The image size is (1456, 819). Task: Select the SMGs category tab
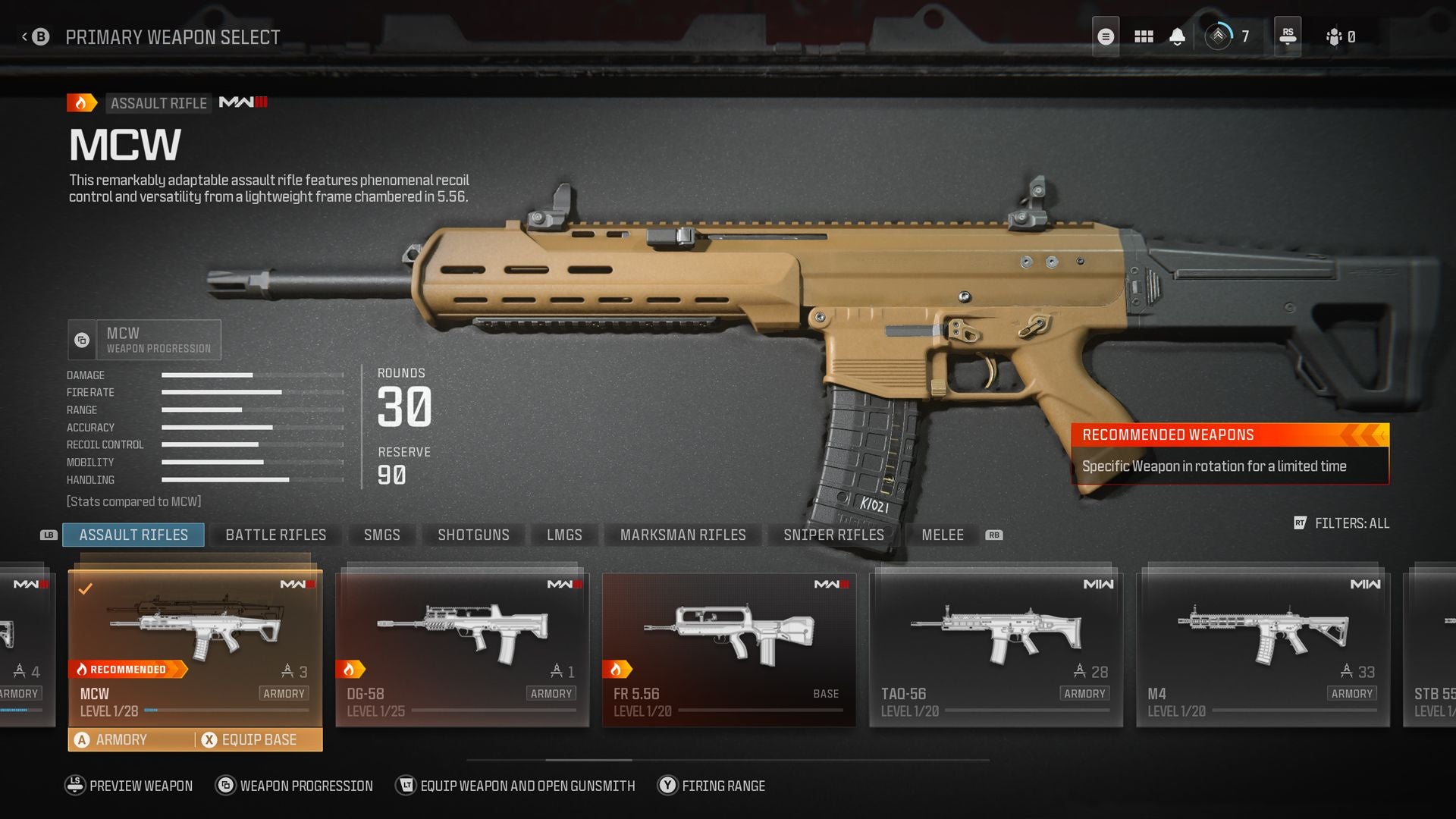click(381, 535)
